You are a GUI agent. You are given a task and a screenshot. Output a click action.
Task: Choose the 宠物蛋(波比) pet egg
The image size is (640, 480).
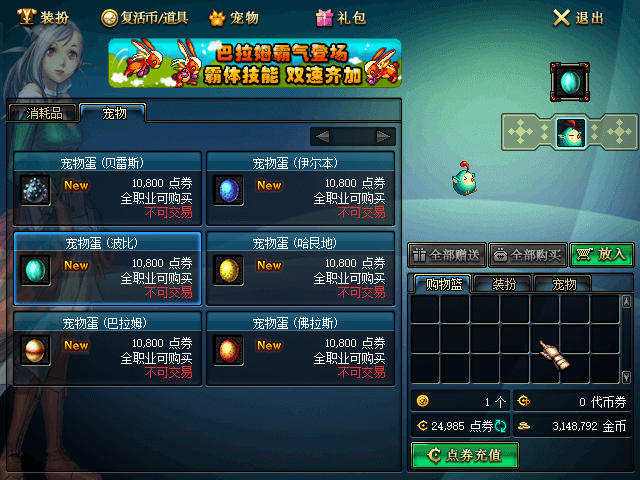point(106,267)
